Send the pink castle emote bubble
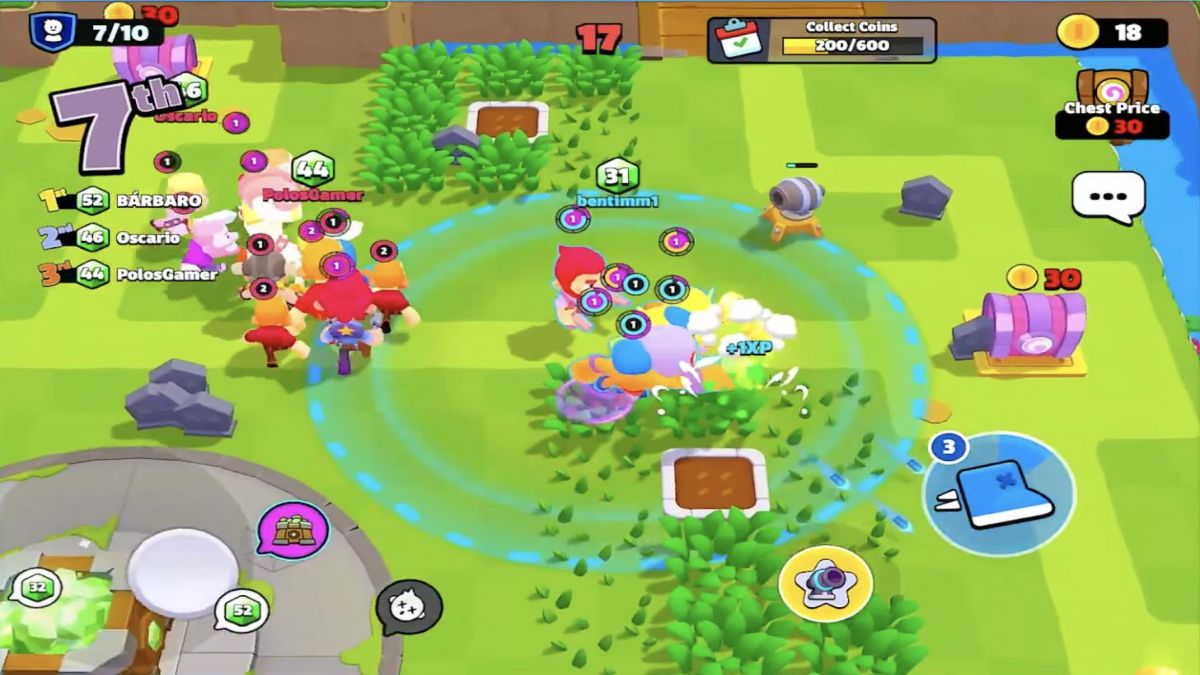This screenshot has height=675, width=1200. coord(293,530)
